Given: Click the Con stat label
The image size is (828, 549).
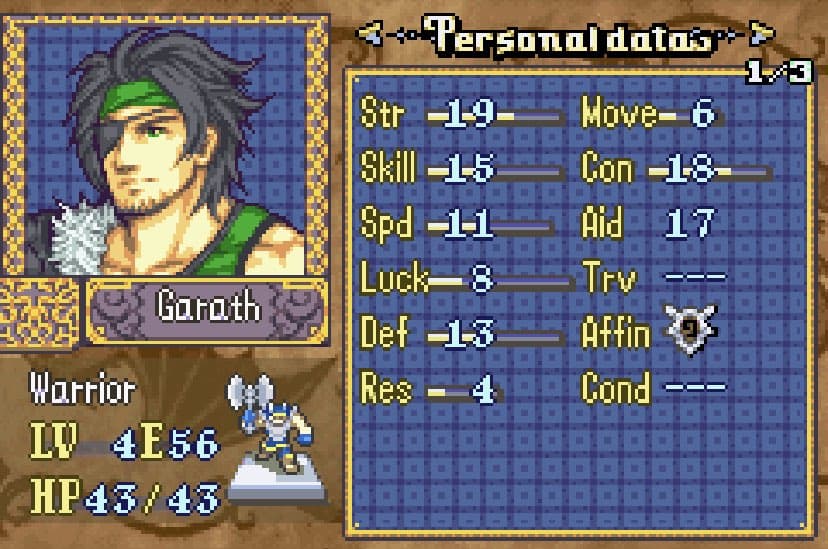Looking at the screenshot, I should pos(607,169).
